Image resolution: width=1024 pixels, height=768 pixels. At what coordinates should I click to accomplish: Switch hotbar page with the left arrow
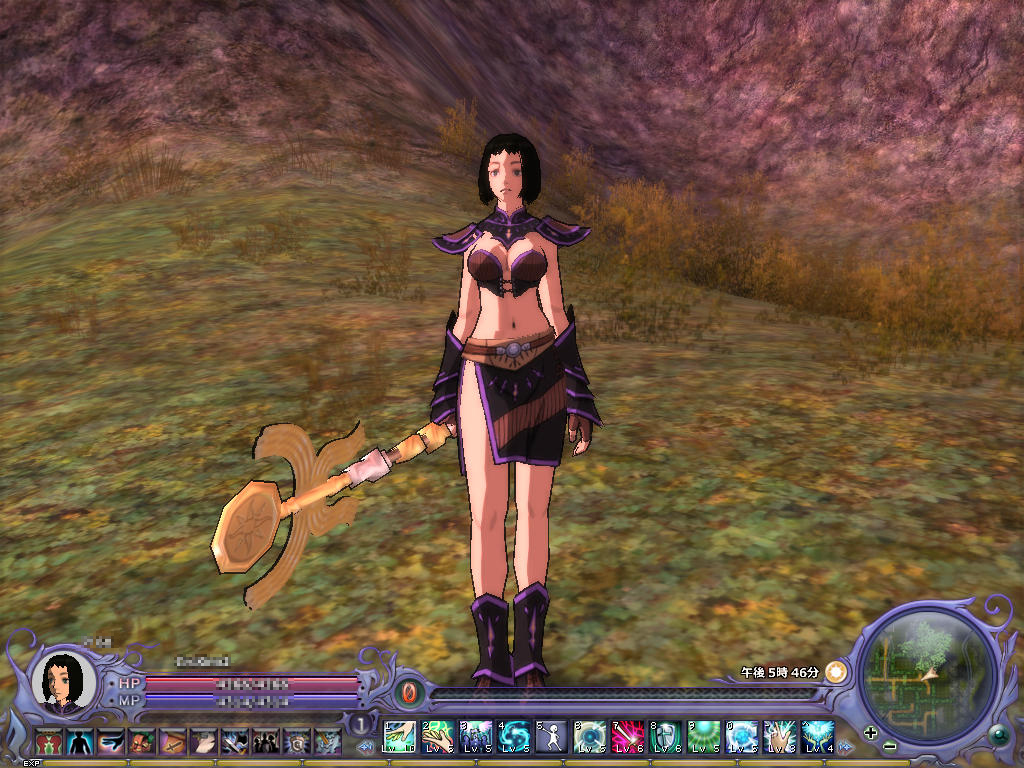pyautogui.click(x=366, y=746)
